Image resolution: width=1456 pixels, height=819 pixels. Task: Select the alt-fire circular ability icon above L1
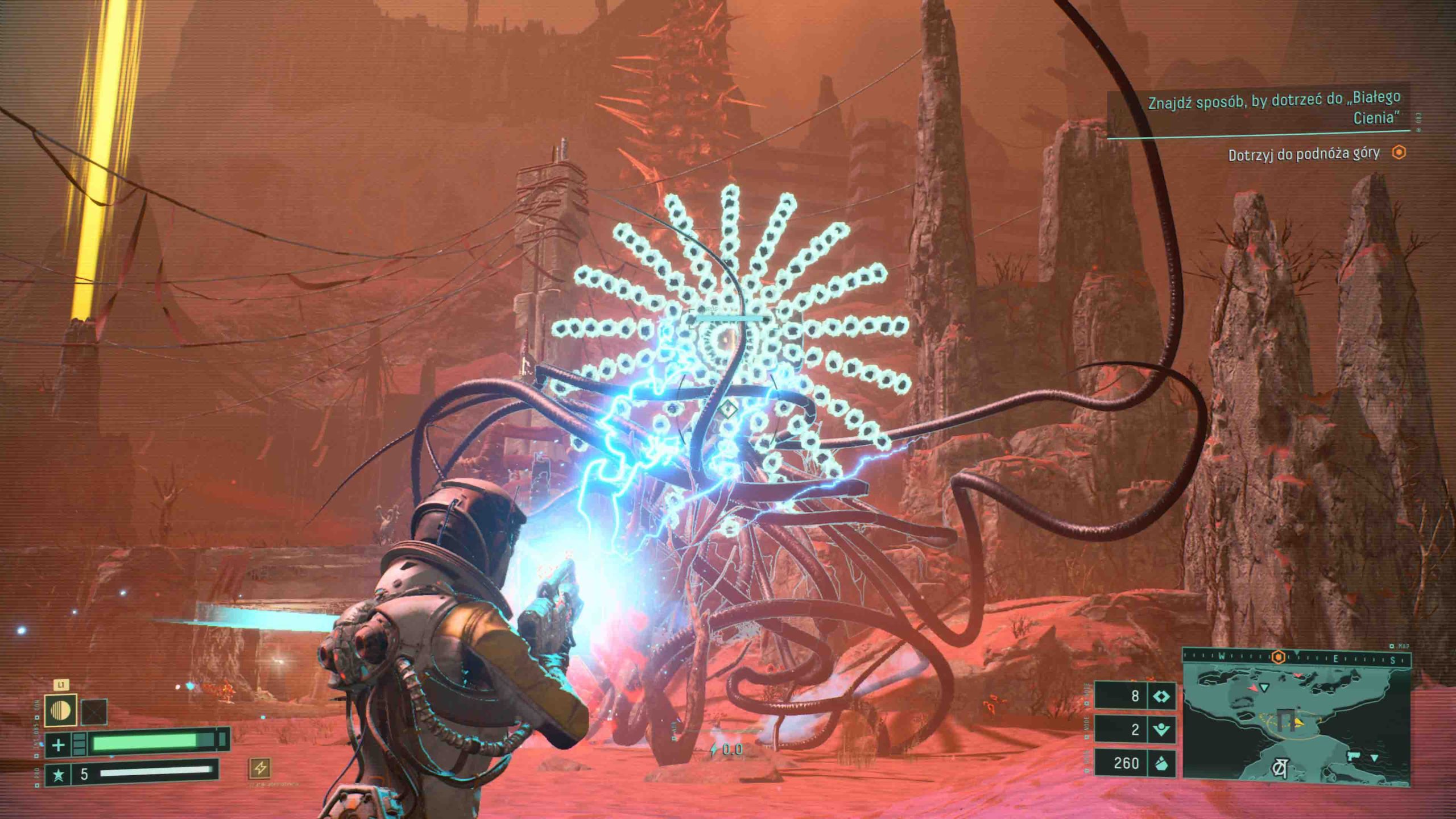tap(60, 712)
